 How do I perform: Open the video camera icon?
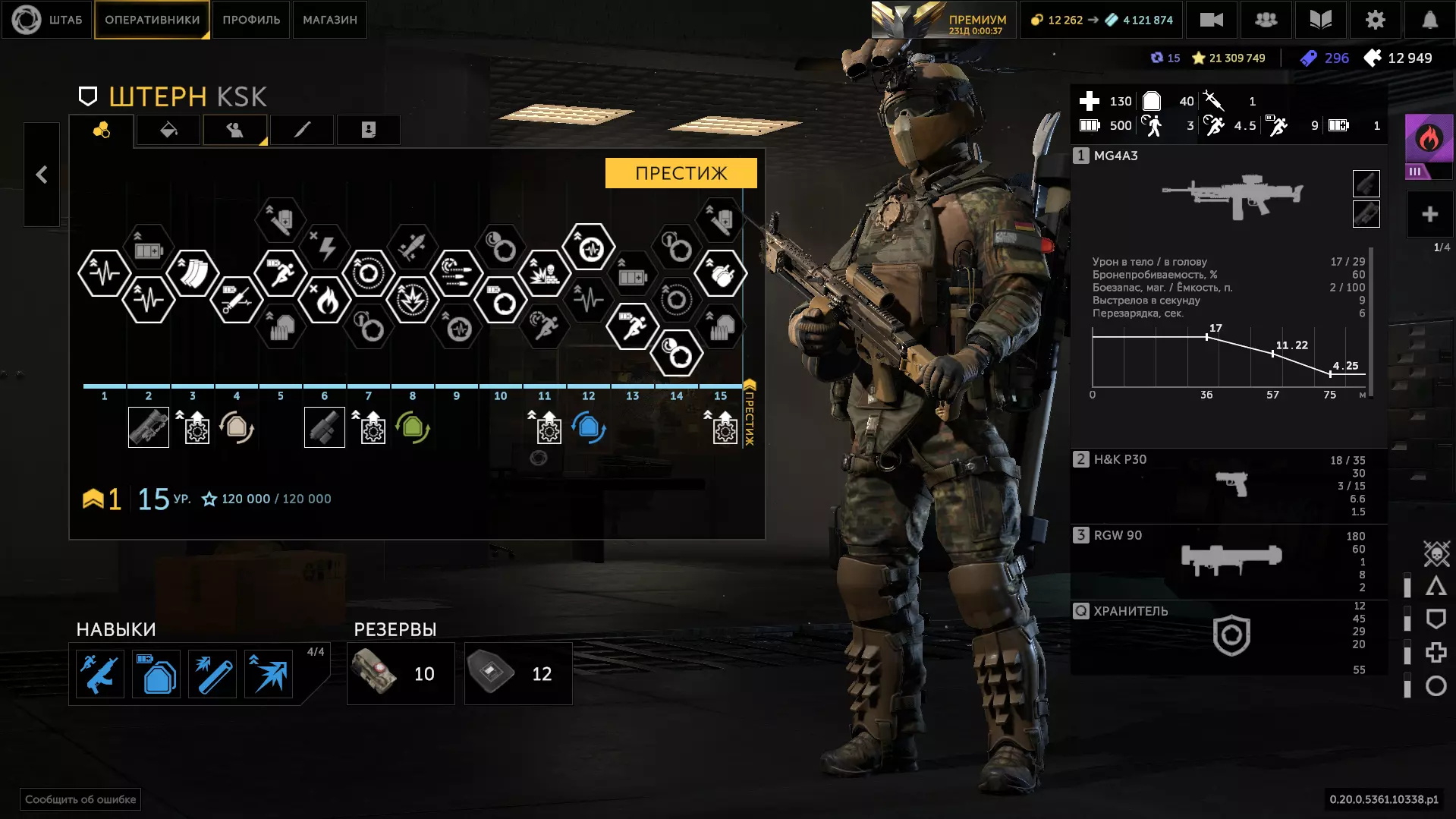point(1211,20)
